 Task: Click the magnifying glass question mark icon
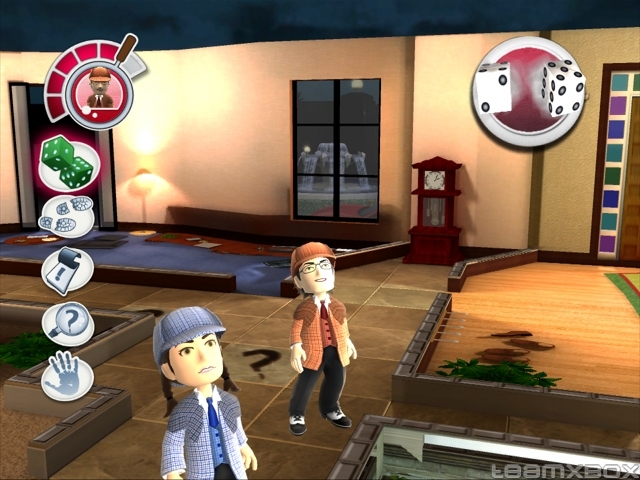[67, 324]
